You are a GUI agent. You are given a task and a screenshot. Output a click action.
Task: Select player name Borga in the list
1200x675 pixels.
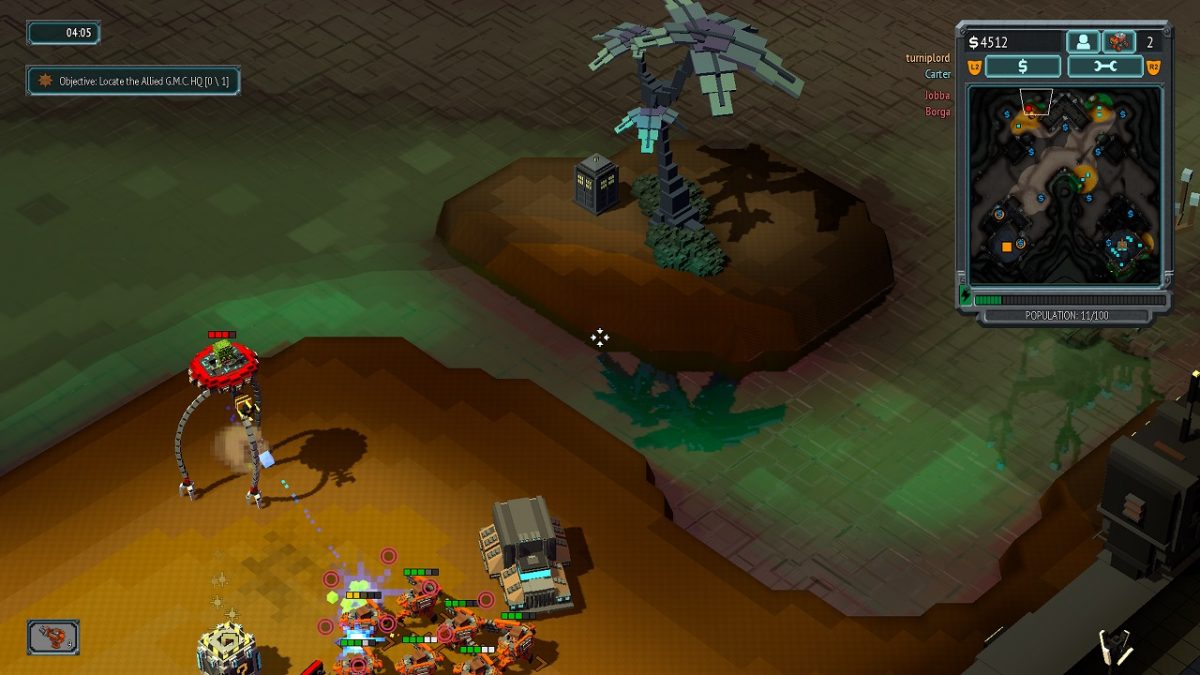click(937, 112)
